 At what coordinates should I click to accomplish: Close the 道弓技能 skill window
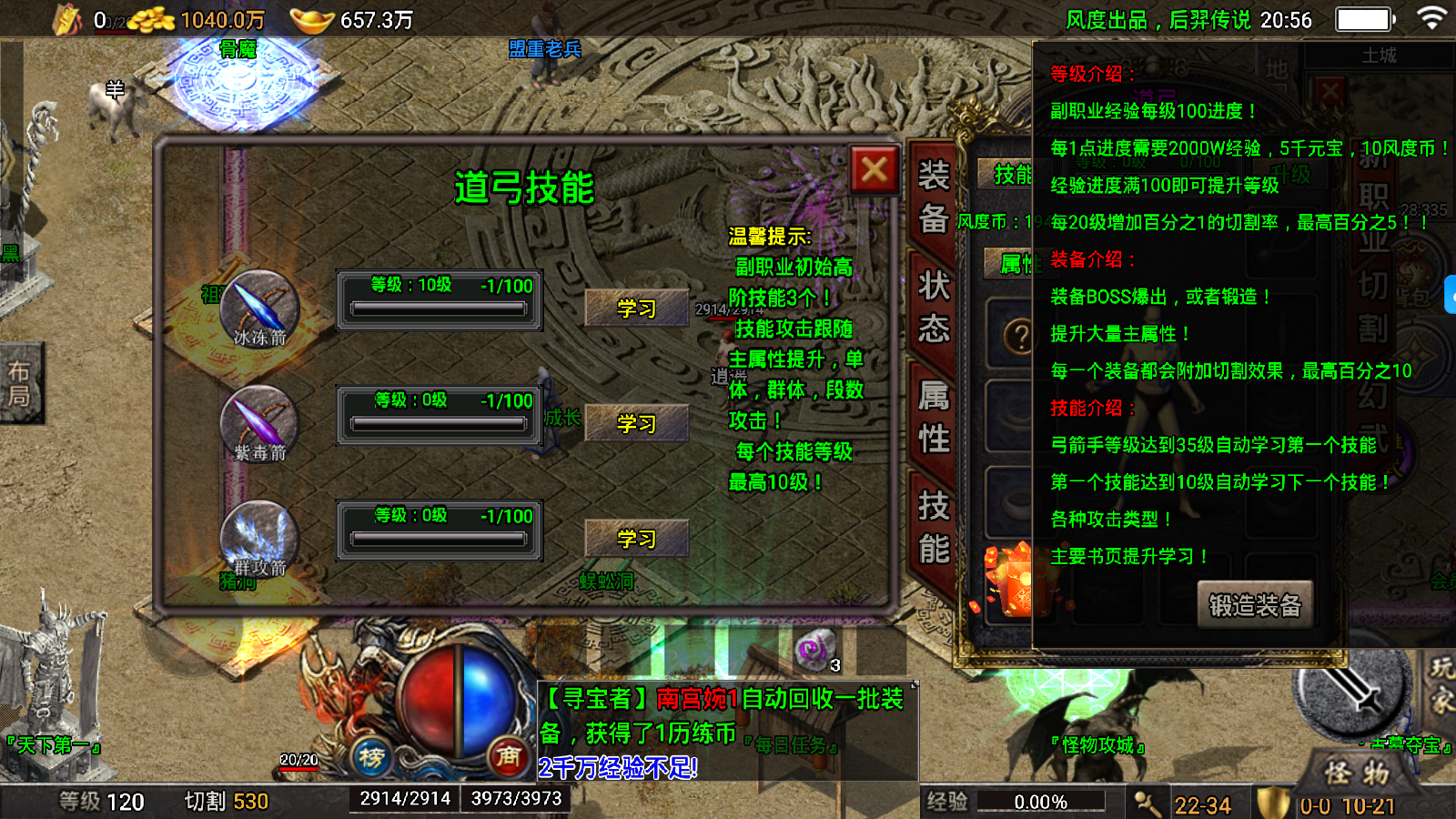pyautogui.click(x=874, y=169)
